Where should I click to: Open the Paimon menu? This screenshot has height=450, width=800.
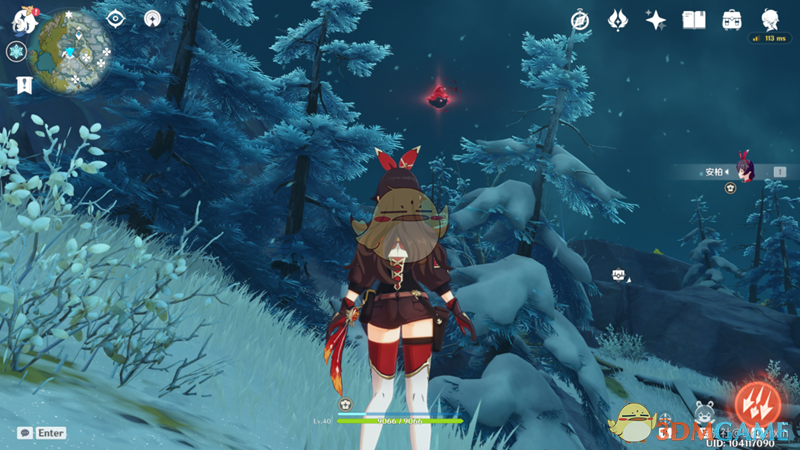tap(17, 17)
